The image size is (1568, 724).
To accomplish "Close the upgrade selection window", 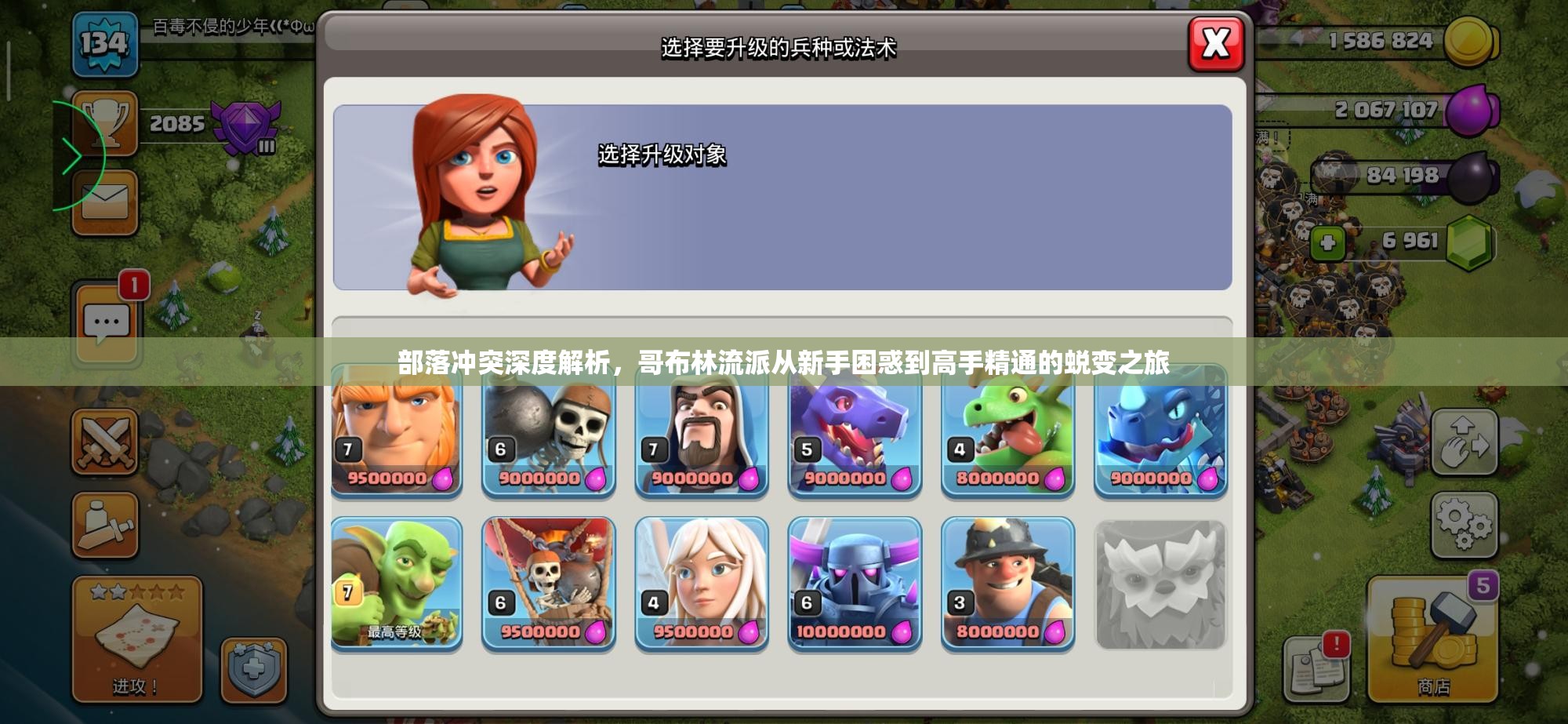I will (x=1215, y=43).
